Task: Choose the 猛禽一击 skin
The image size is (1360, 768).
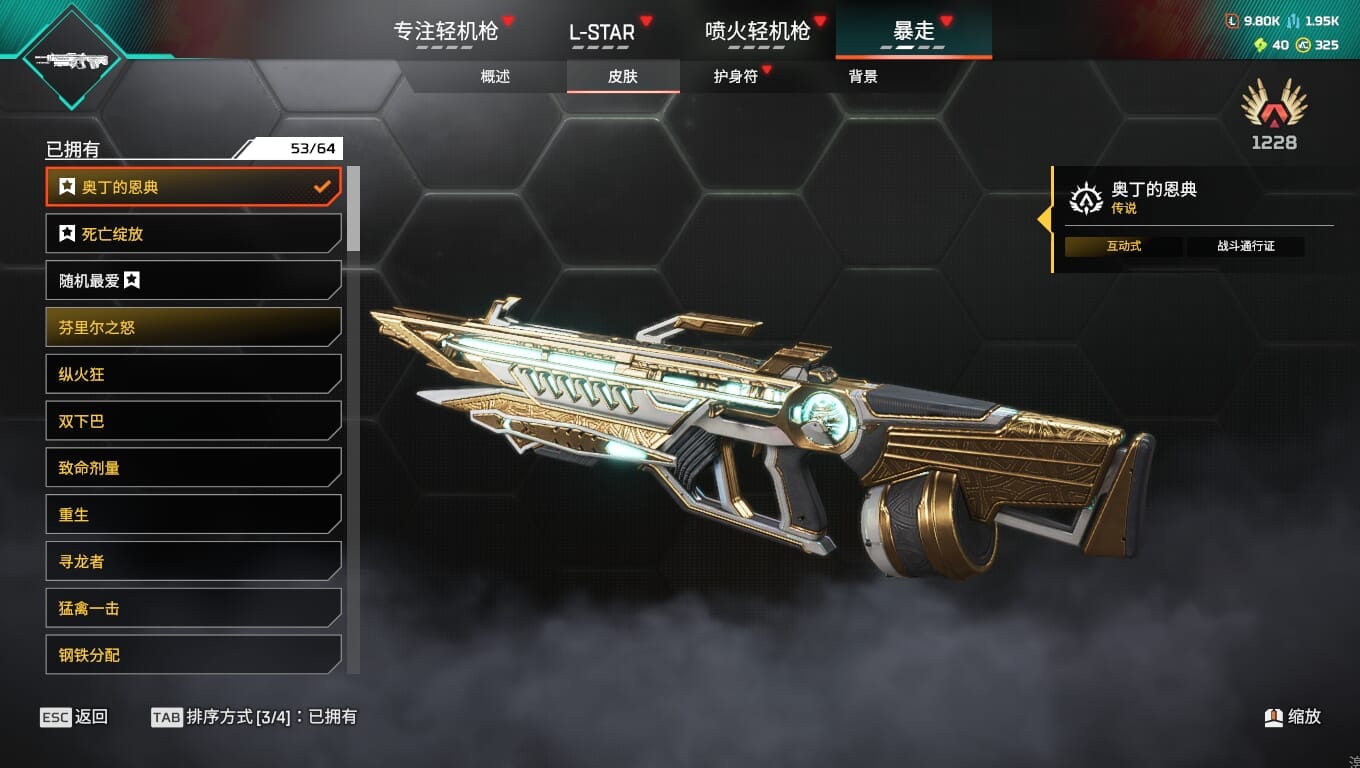Action: point(193,608)
